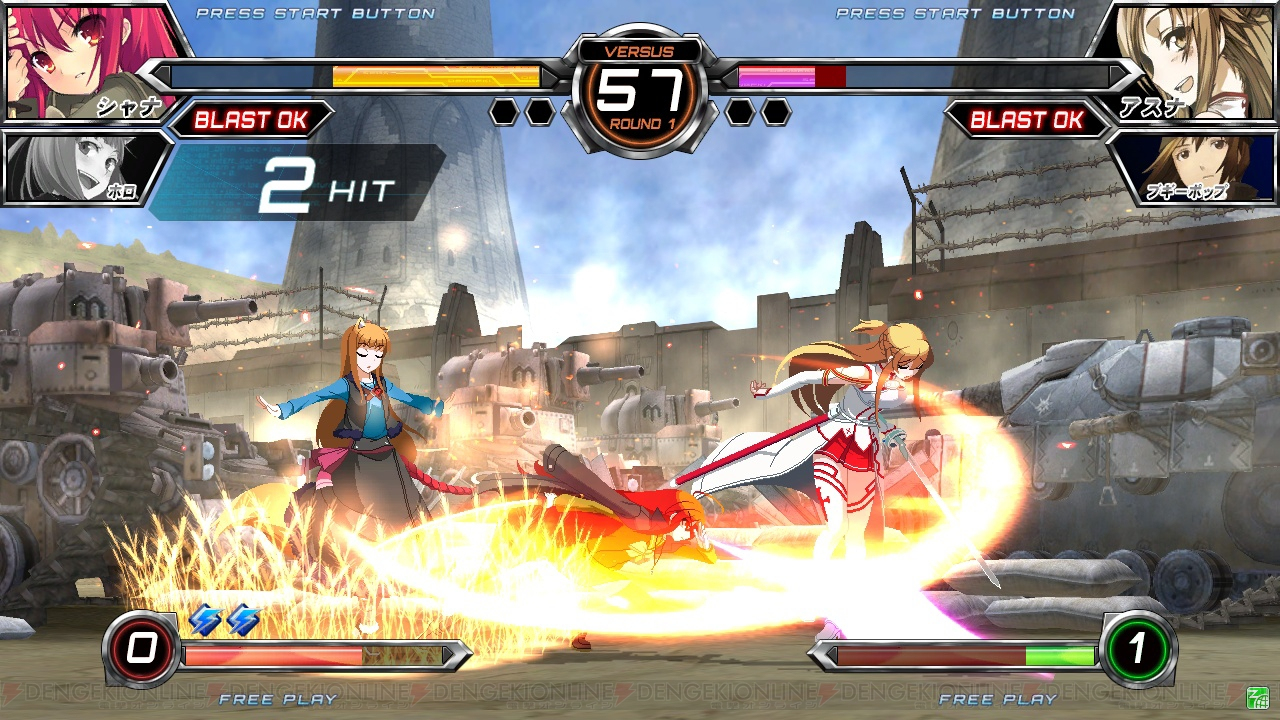Activate player two's BLAST OK indicator
This screenshot has width=1280, height=720.
[1027, 120]
